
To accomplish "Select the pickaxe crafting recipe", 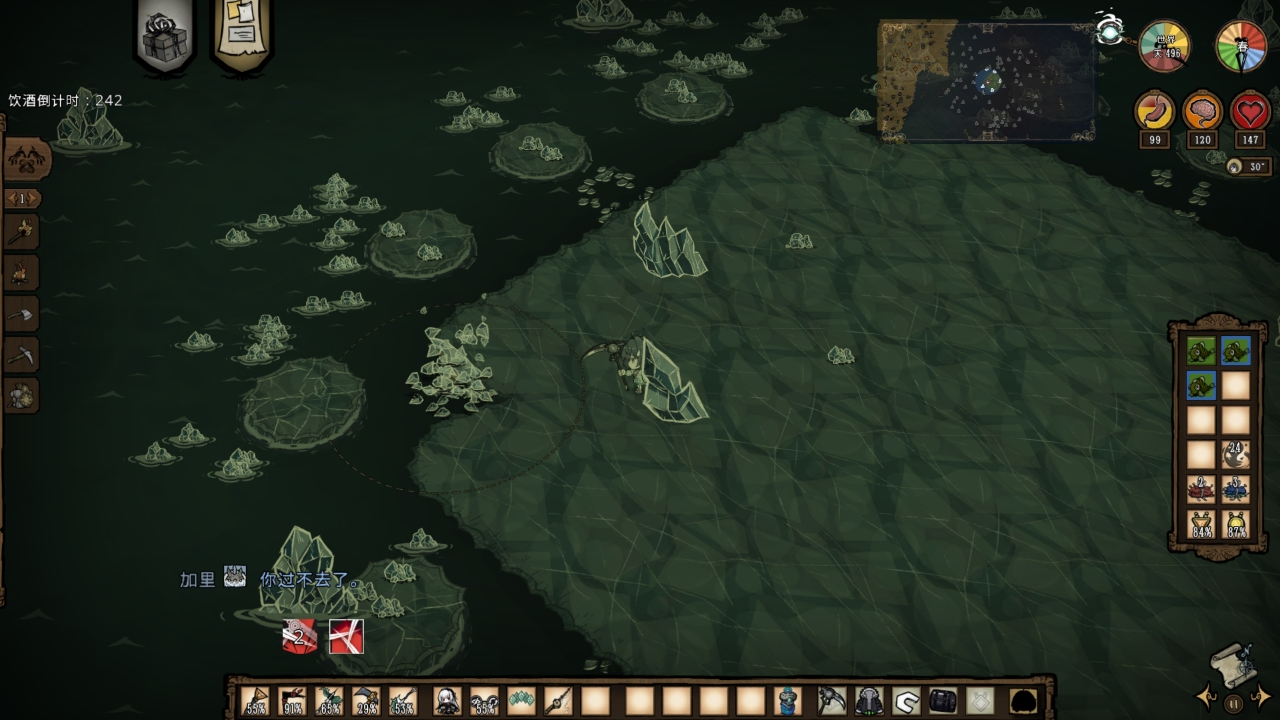I will (21, 354).
